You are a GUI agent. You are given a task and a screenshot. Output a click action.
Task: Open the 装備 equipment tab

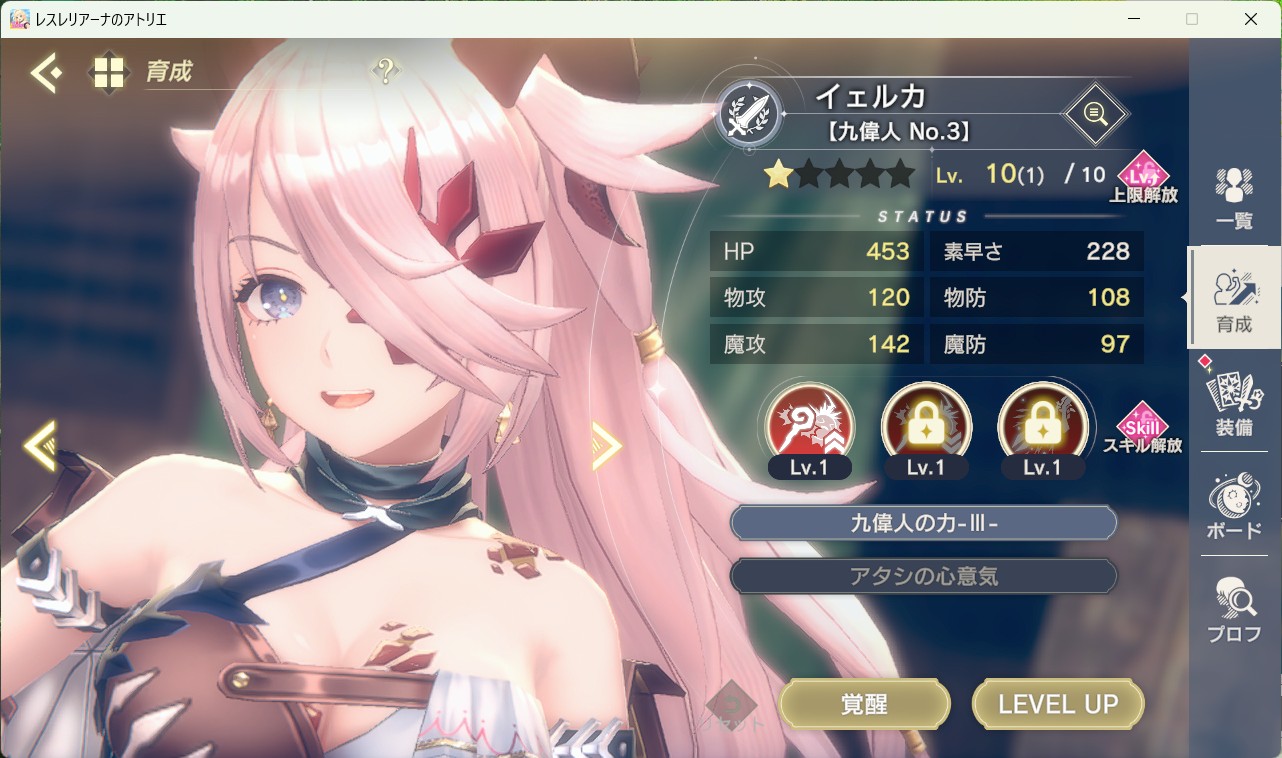pyautogui.click(x=1234, y=402)
